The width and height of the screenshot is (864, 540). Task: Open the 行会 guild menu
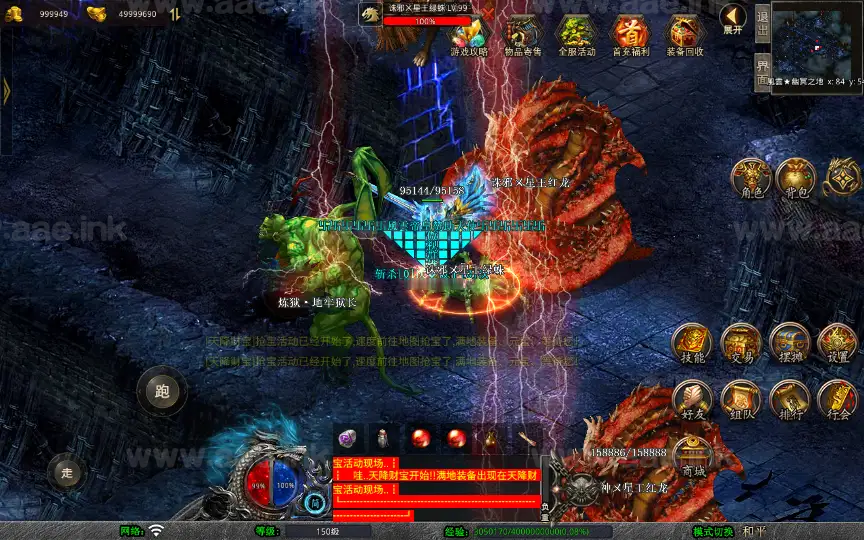[x=837, y=400]
